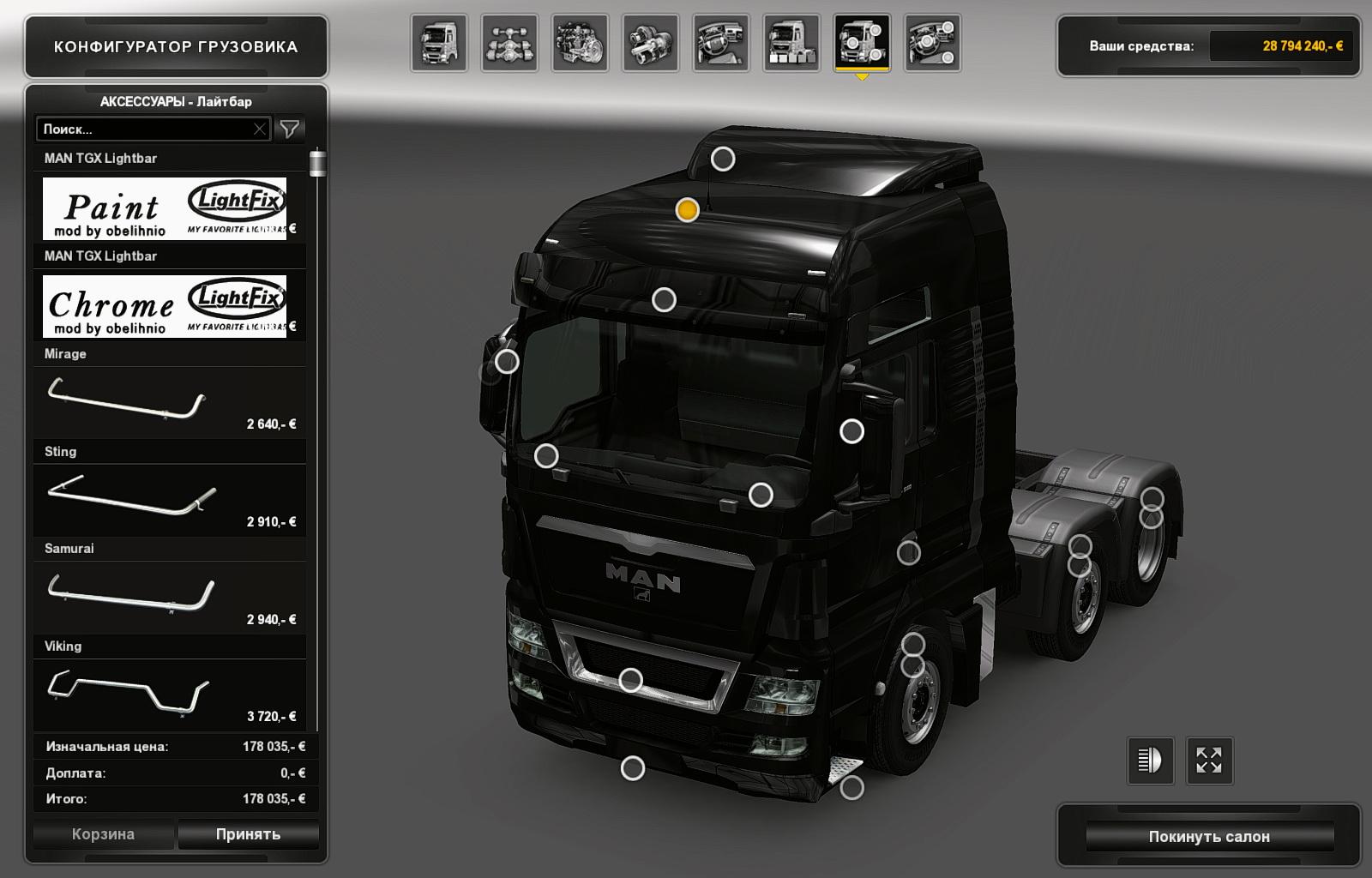Open the Корзина cart
This screenshot has height=878, width=1372.
[x=103, y=834]
